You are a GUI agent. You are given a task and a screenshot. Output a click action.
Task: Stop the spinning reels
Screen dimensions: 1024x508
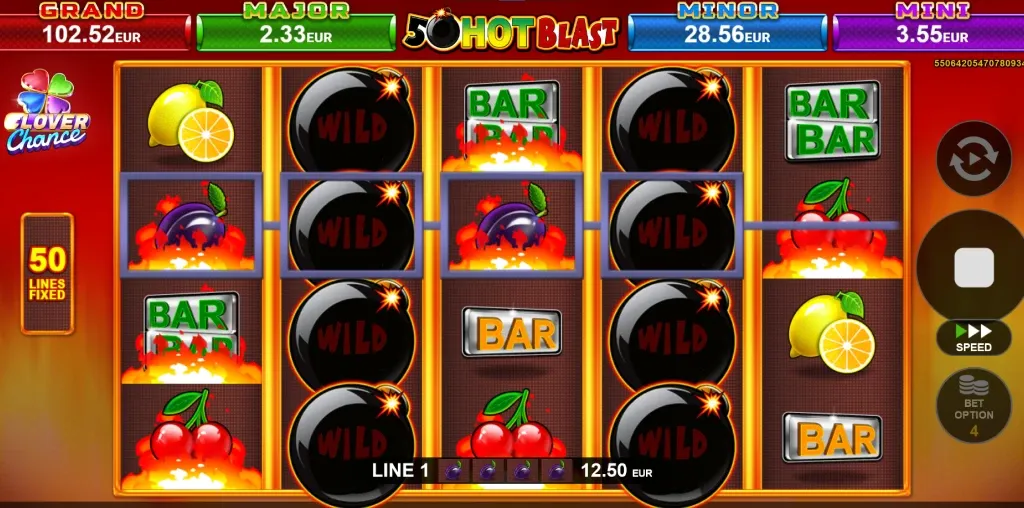[x=973, y=268]
